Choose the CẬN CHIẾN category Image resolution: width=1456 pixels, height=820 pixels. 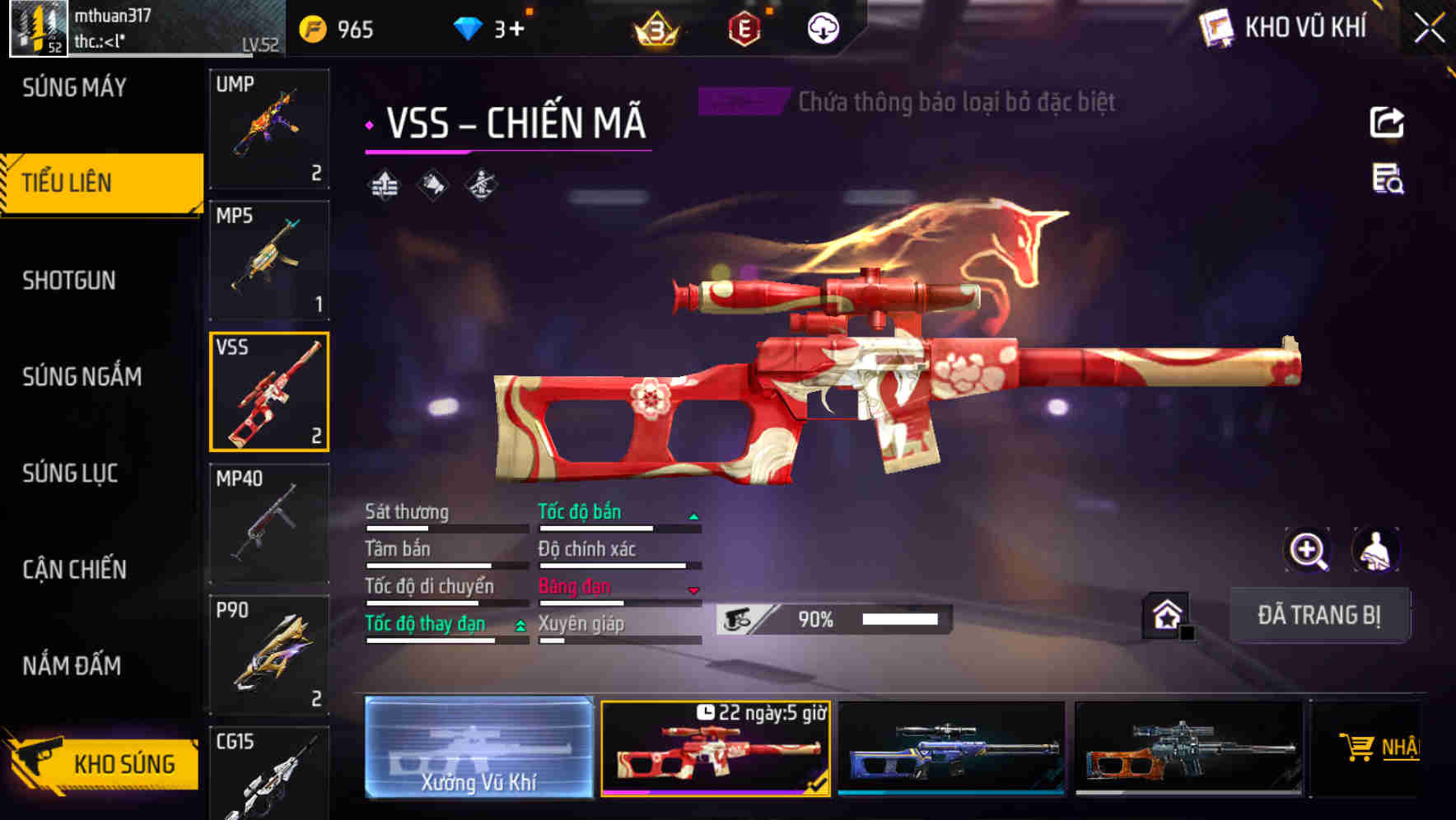pos(74,570)
